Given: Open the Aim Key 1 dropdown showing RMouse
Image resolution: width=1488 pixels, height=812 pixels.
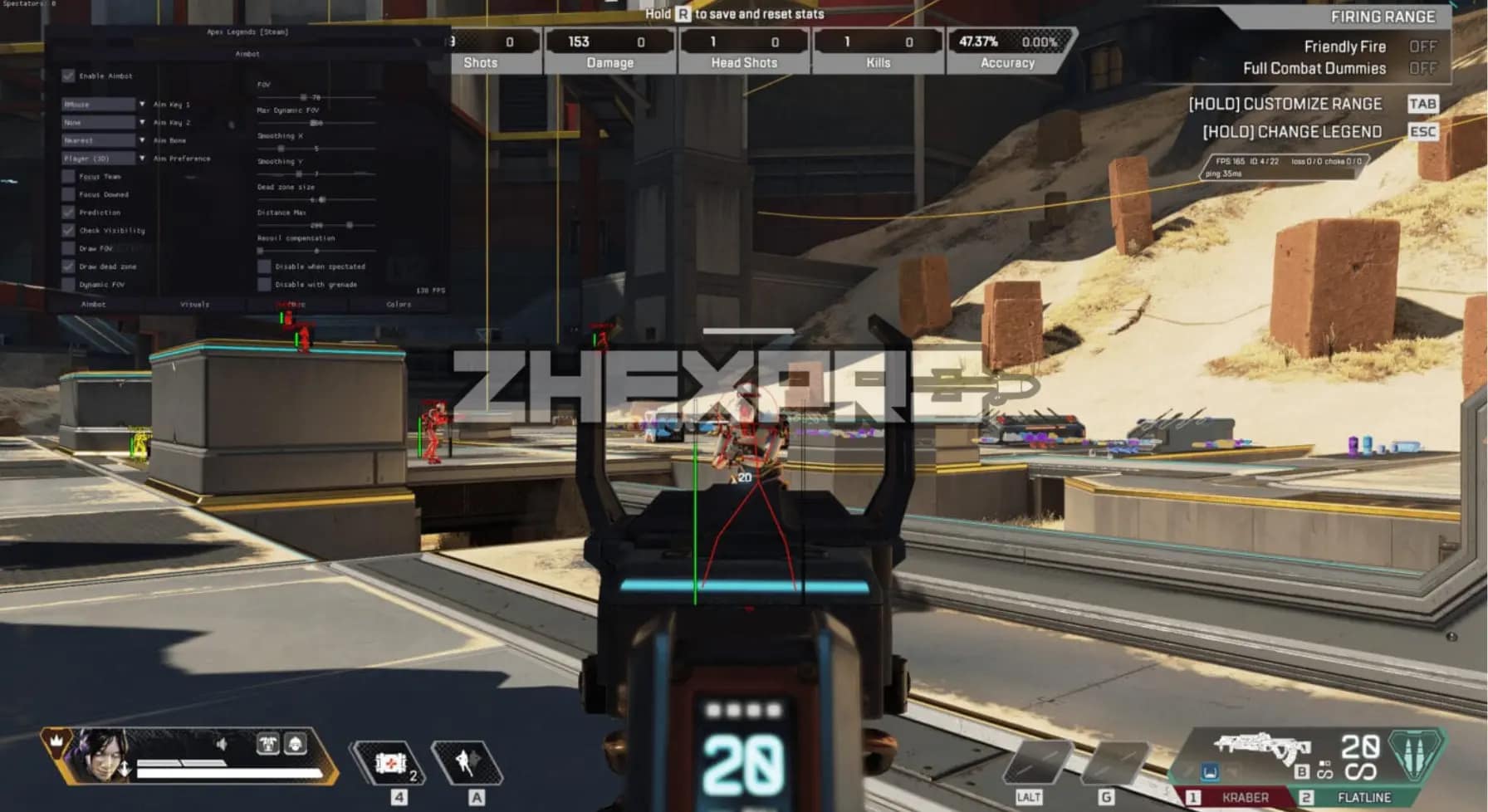Looking at the screenshot, I should (x=97, y=104).
